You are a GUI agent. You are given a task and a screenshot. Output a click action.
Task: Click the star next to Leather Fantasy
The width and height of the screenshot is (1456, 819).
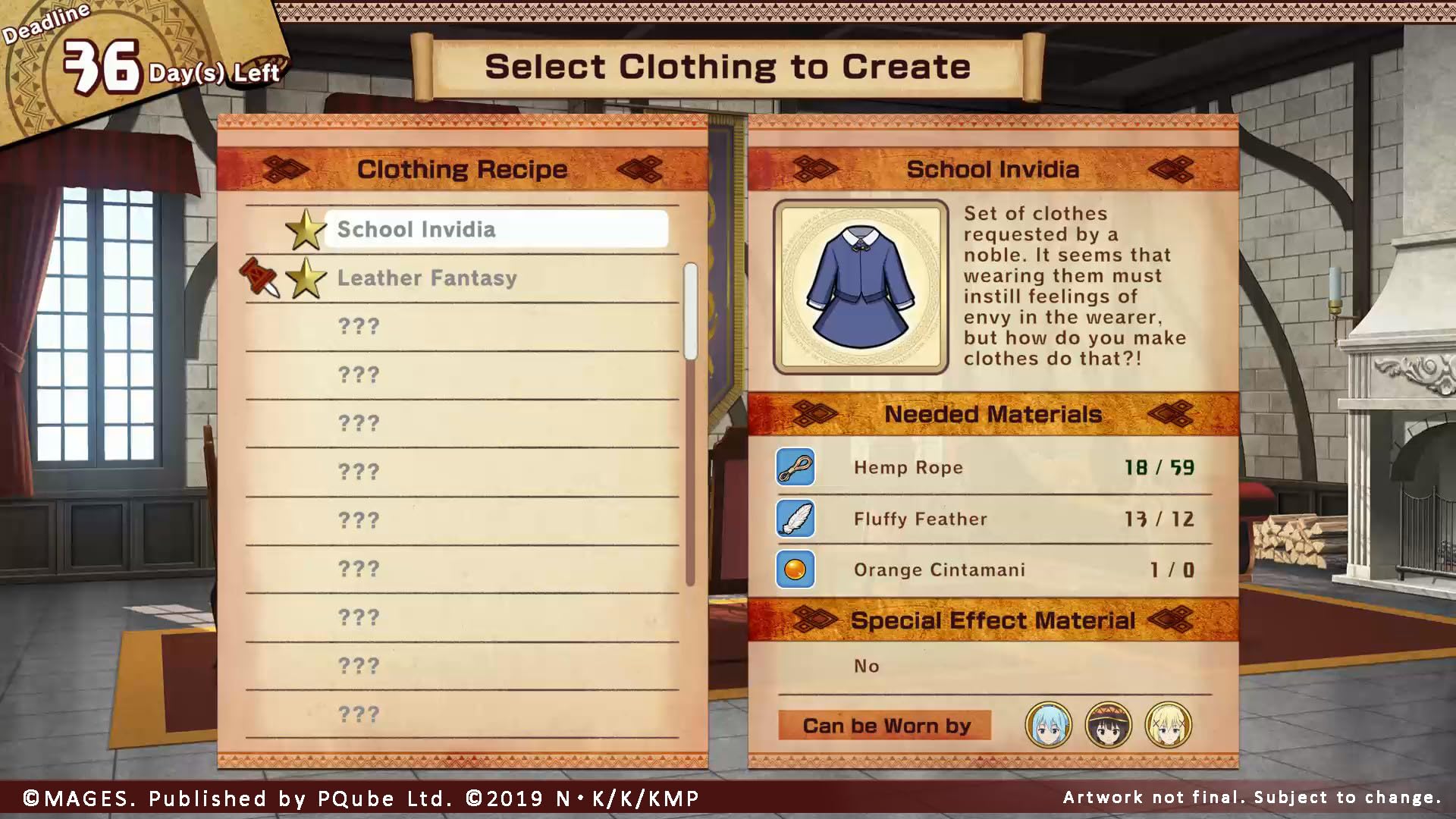click(310, 278)
